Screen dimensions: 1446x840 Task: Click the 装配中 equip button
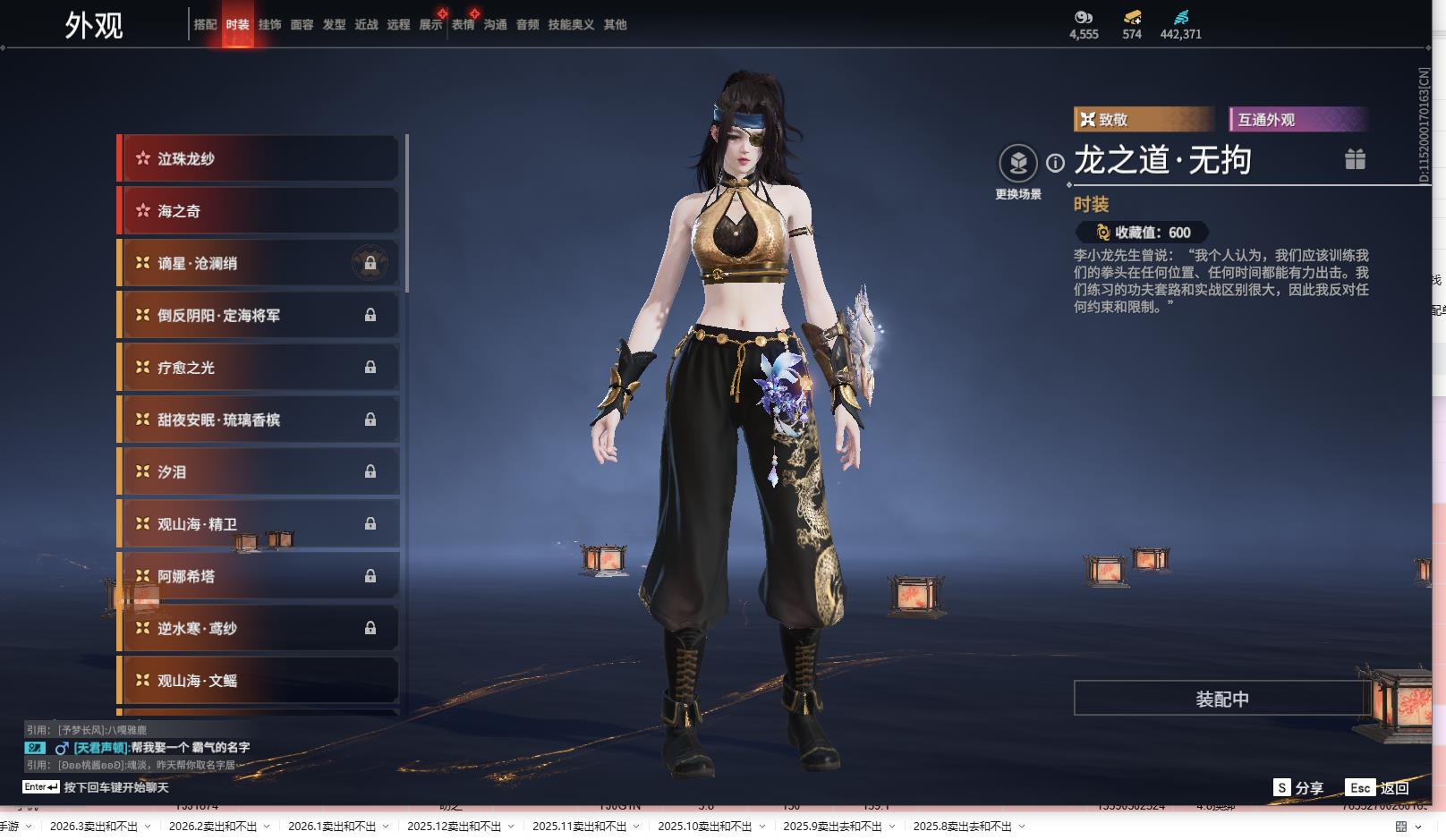tap(1221, 699)
